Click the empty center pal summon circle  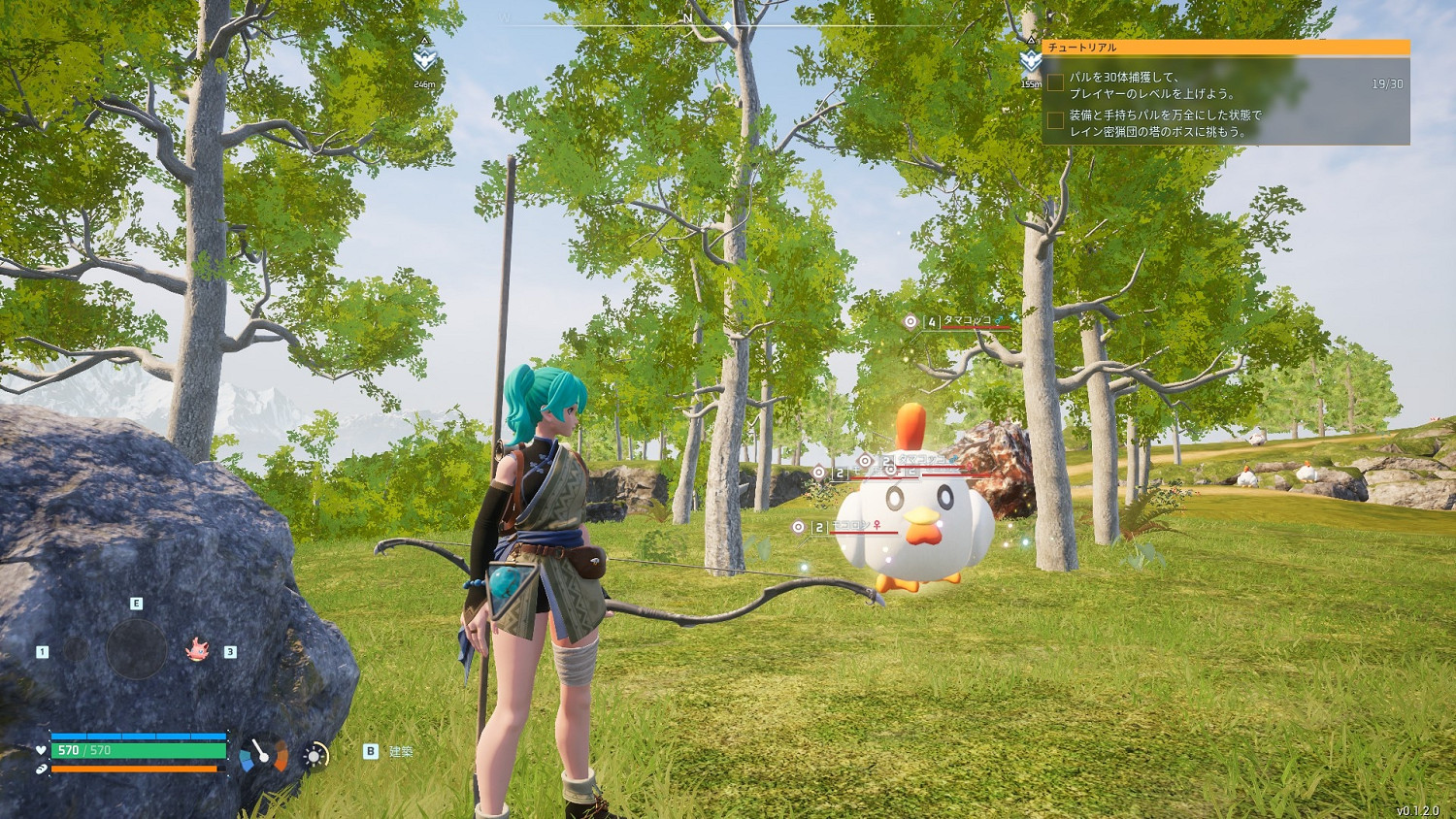click(136, 648)
